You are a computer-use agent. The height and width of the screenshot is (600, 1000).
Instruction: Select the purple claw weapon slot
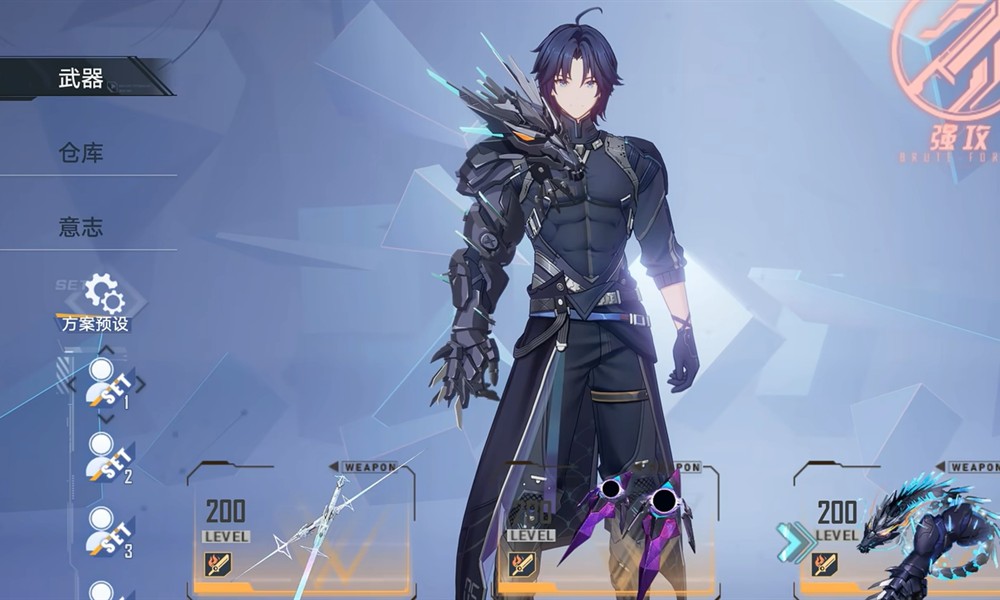[608, 530]
